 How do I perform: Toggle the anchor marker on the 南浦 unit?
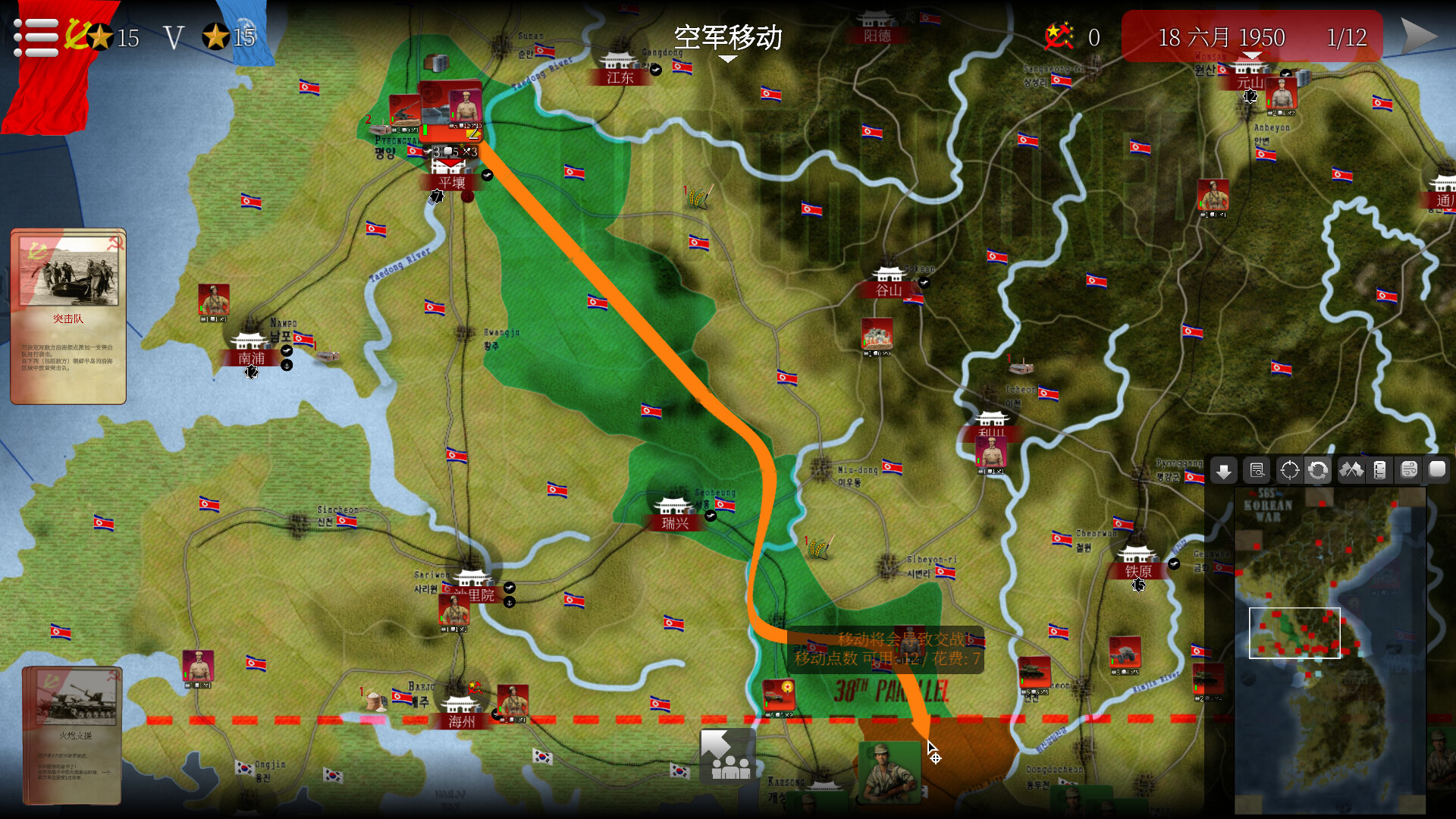point(286,366)
